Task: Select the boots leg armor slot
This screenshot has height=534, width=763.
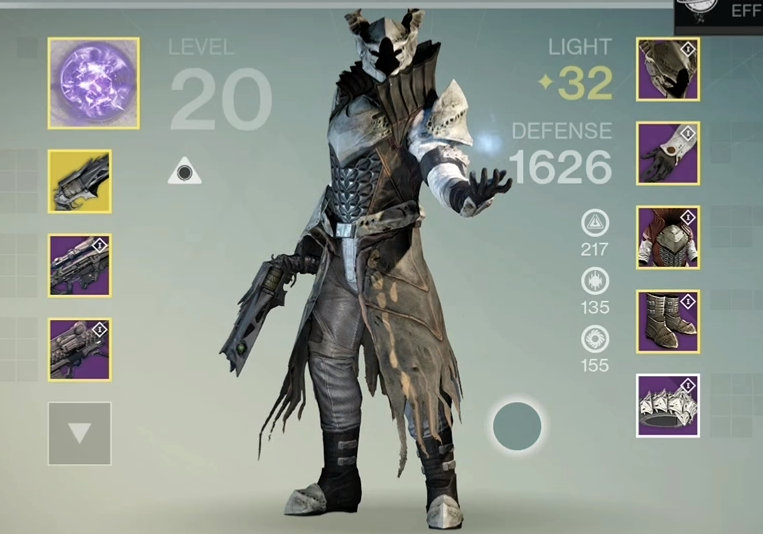Action: 668,322
